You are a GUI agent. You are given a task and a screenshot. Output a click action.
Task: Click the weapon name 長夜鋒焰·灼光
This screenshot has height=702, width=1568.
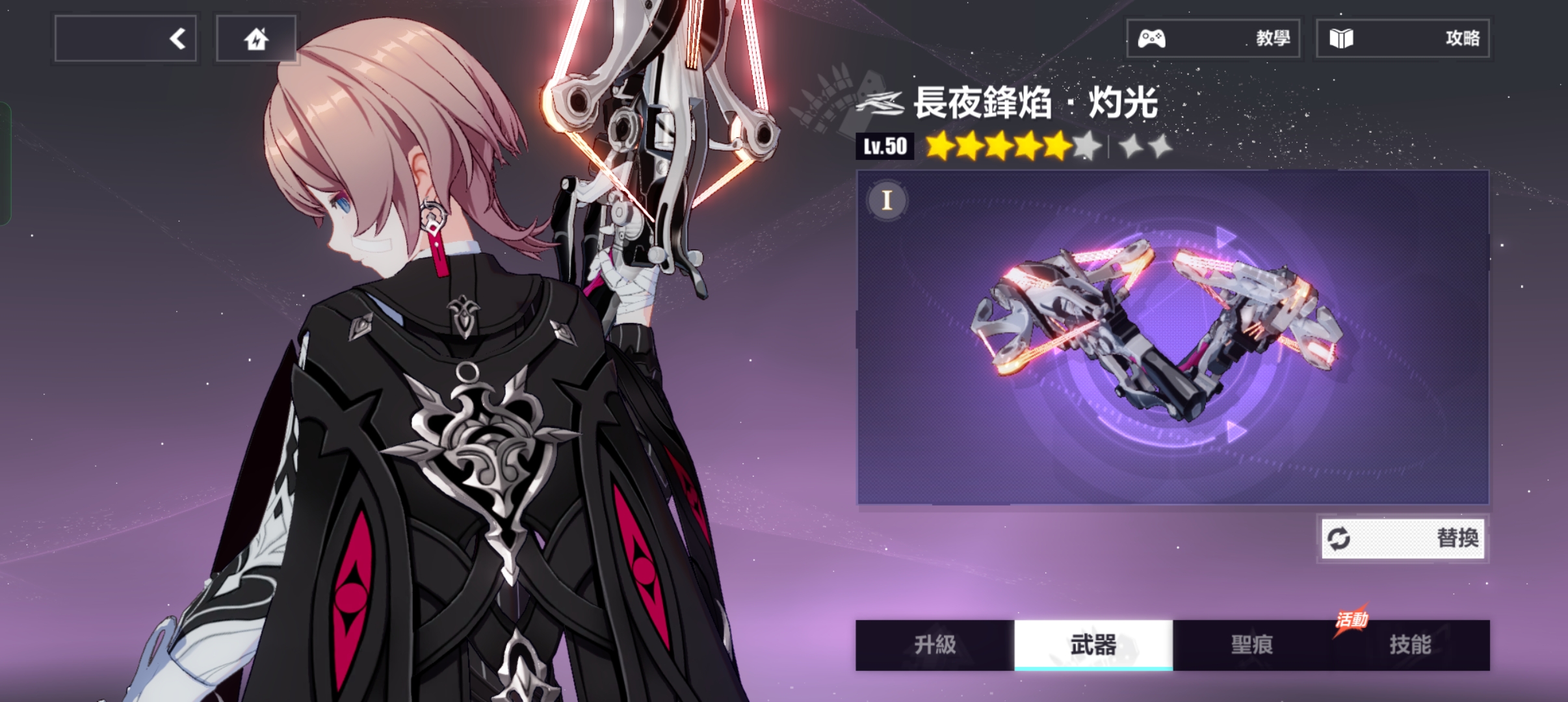(1034, 103)
